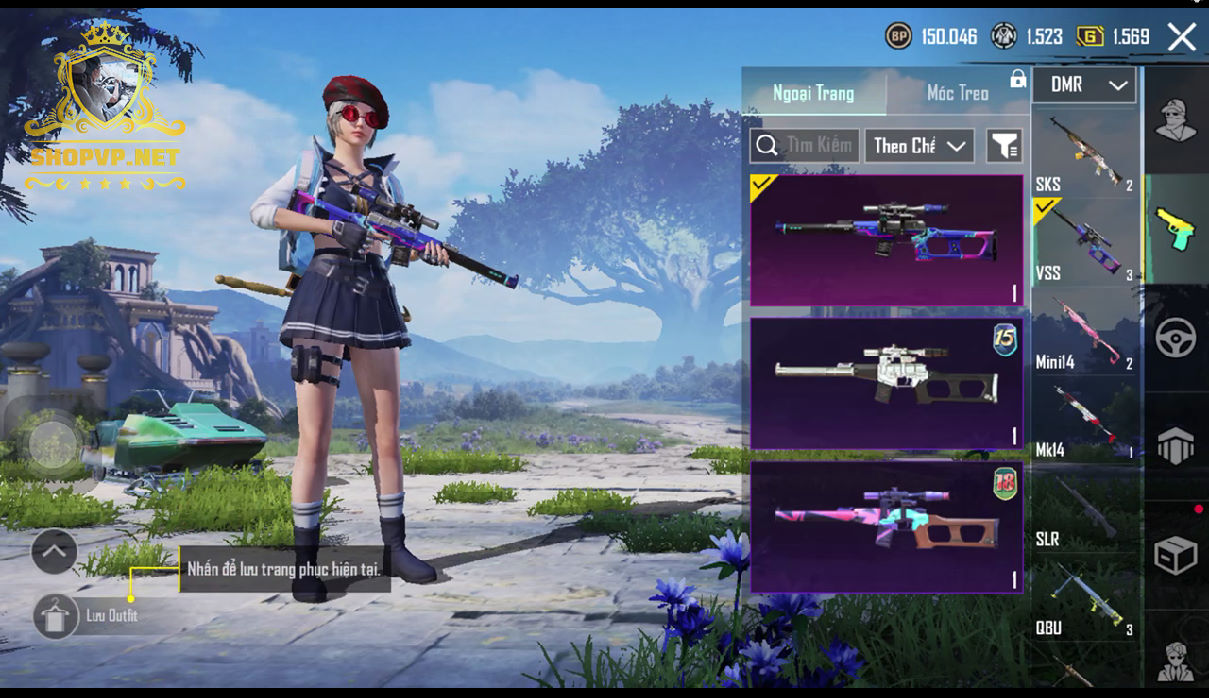
Task: Switch to the Ngoại Trang tab
Action: pyautogui.click(x=814, y=93)
